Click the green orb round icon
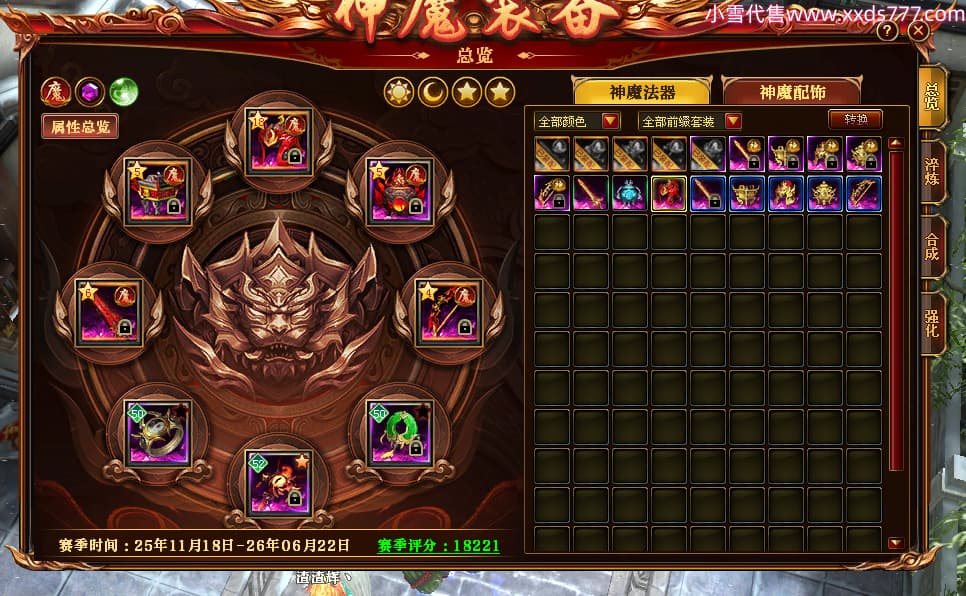Image resolution: width=966 pixels, height=596 pixels. coord(124,92)
